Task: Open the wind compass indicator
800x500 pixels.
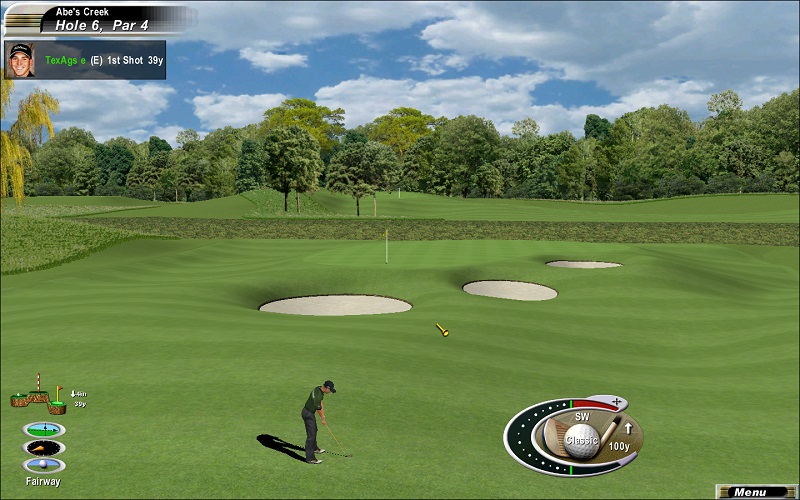Action: [44, 447]
